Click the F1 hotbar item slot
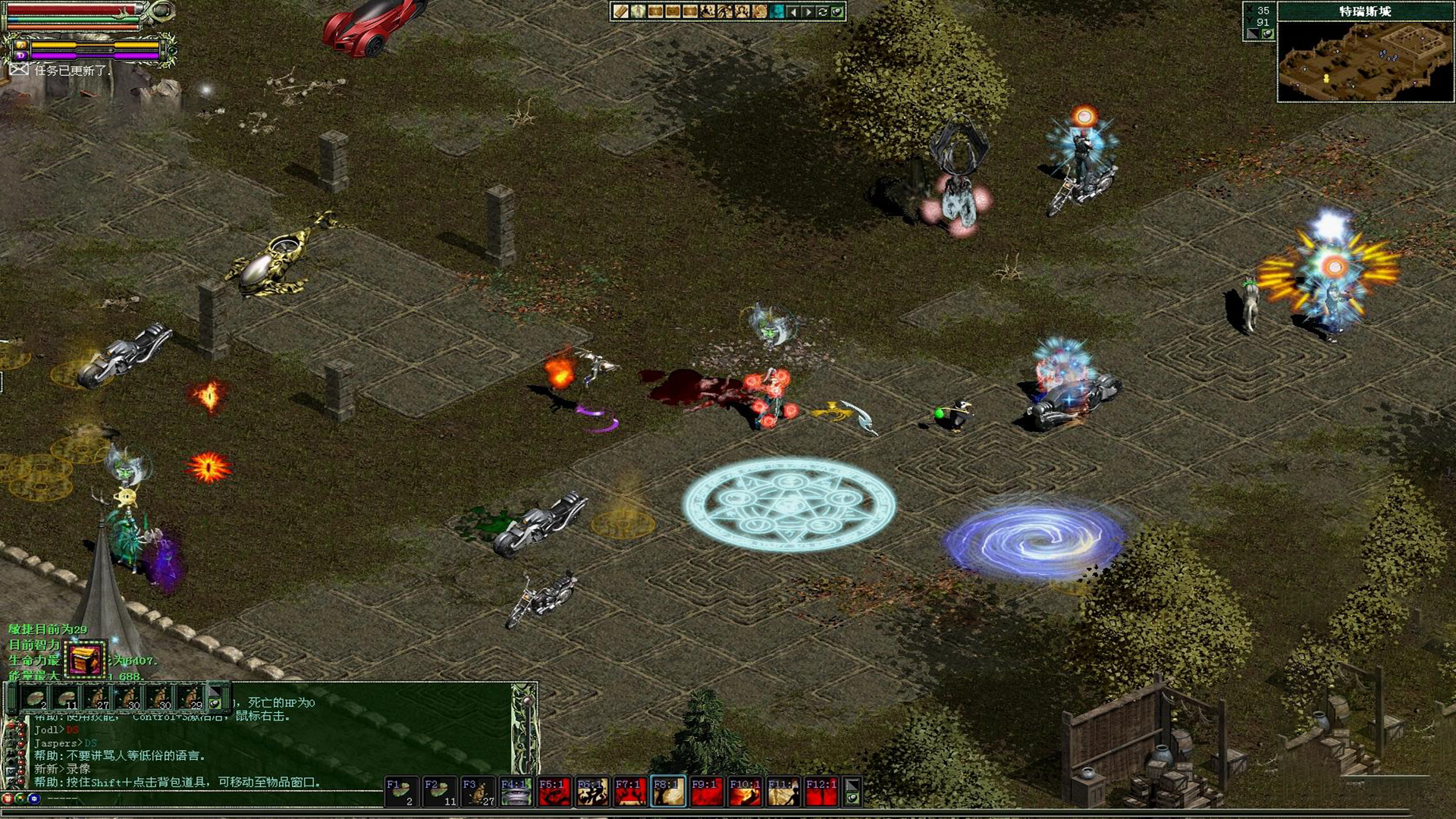Viewport: 1456px width, 819px height. pos(401,792)
